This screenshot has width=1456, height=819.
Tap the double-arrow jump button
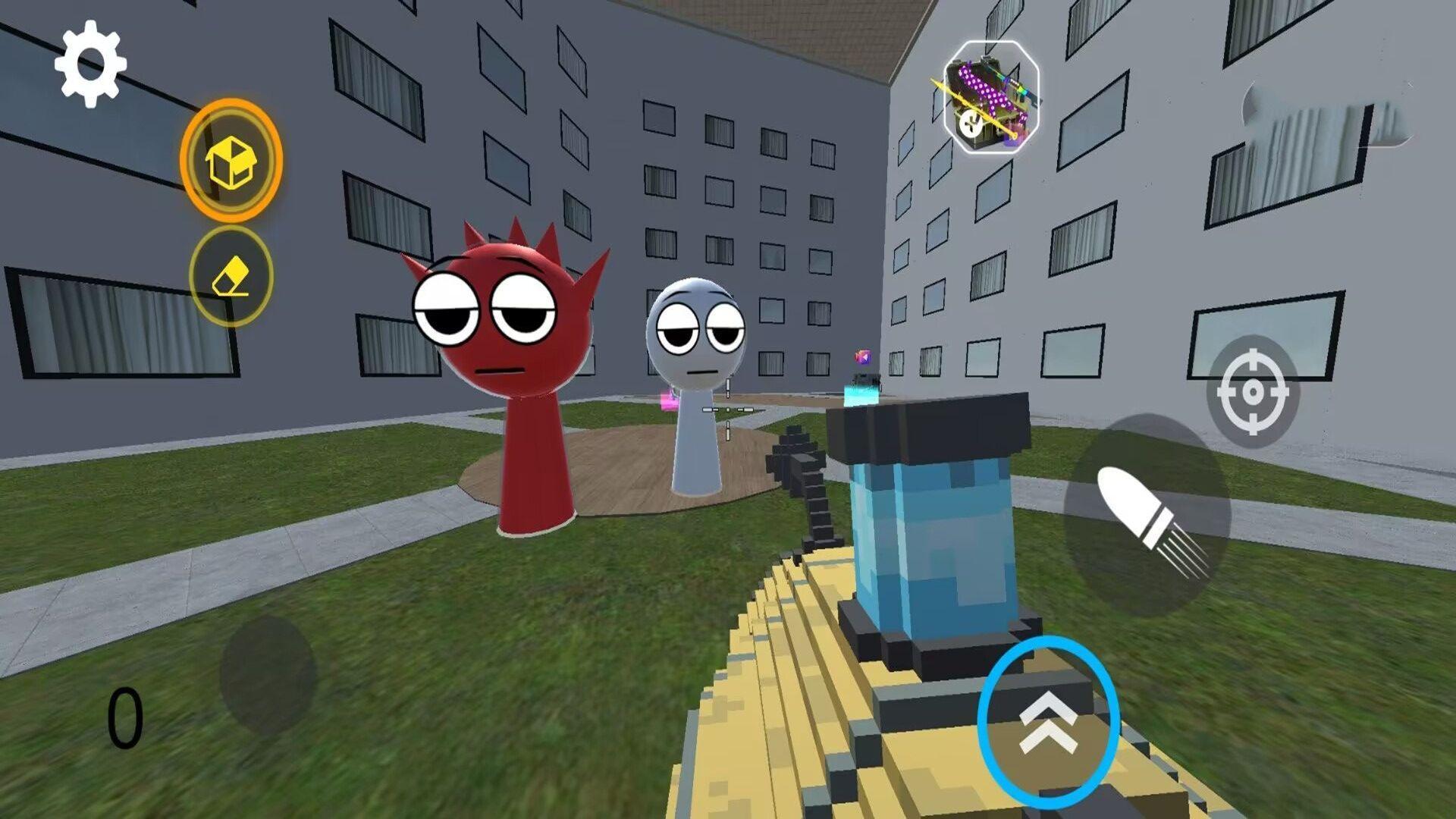pyautogui.click(x=1048, y=723)
